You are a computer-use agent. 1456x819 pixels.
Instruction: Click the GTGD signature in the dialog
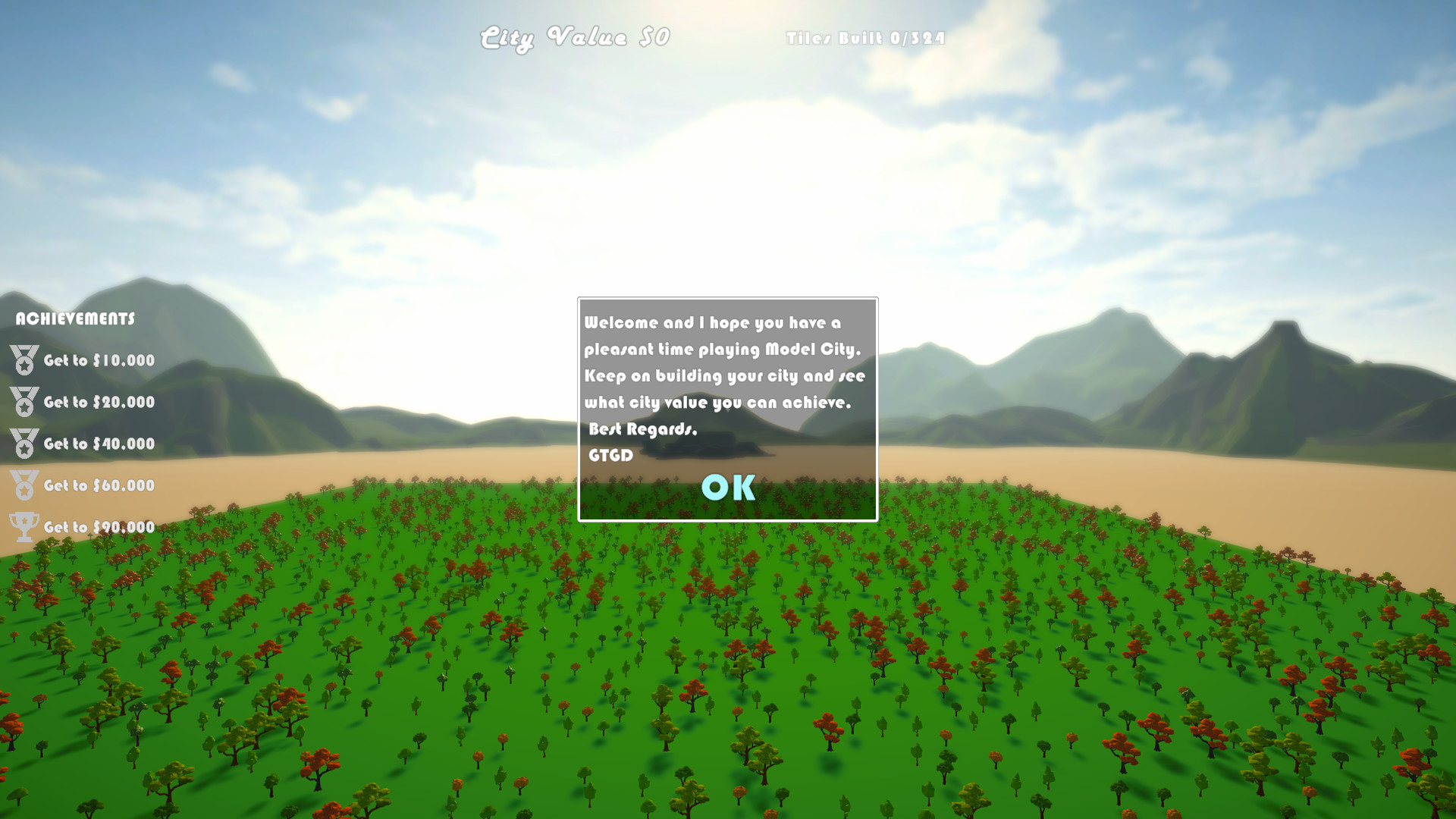pos(611,457)
